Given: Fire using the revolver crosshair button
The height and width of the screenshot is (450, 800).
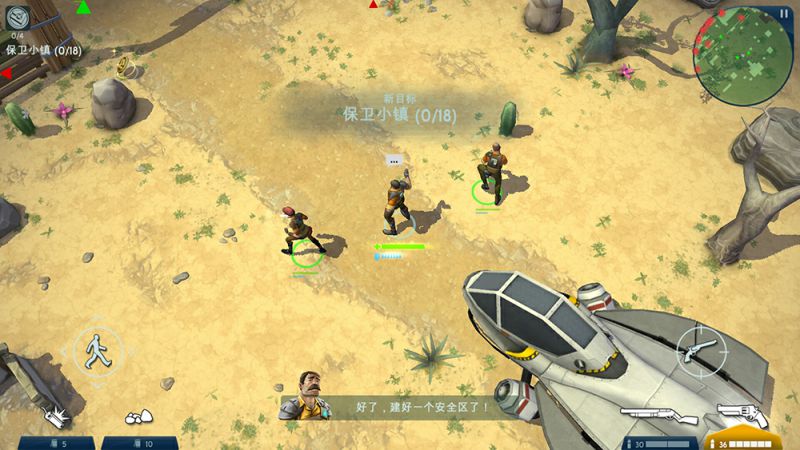Looking at the screenshot, I should [x=701, y=349].
